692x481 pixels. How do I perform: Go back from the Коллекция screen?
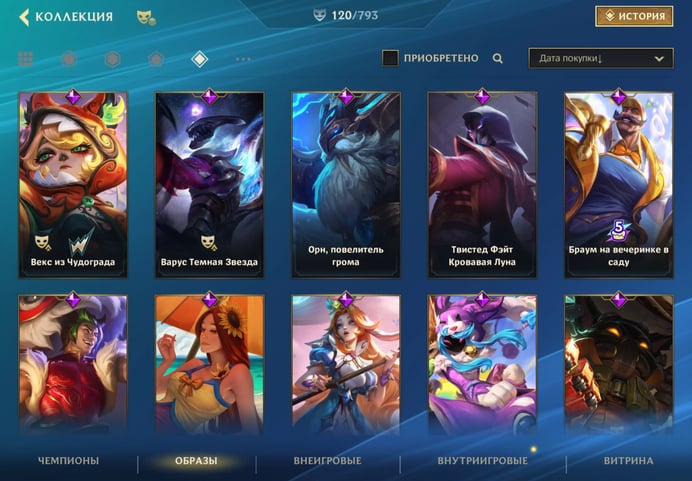click(x=24, y=17)
